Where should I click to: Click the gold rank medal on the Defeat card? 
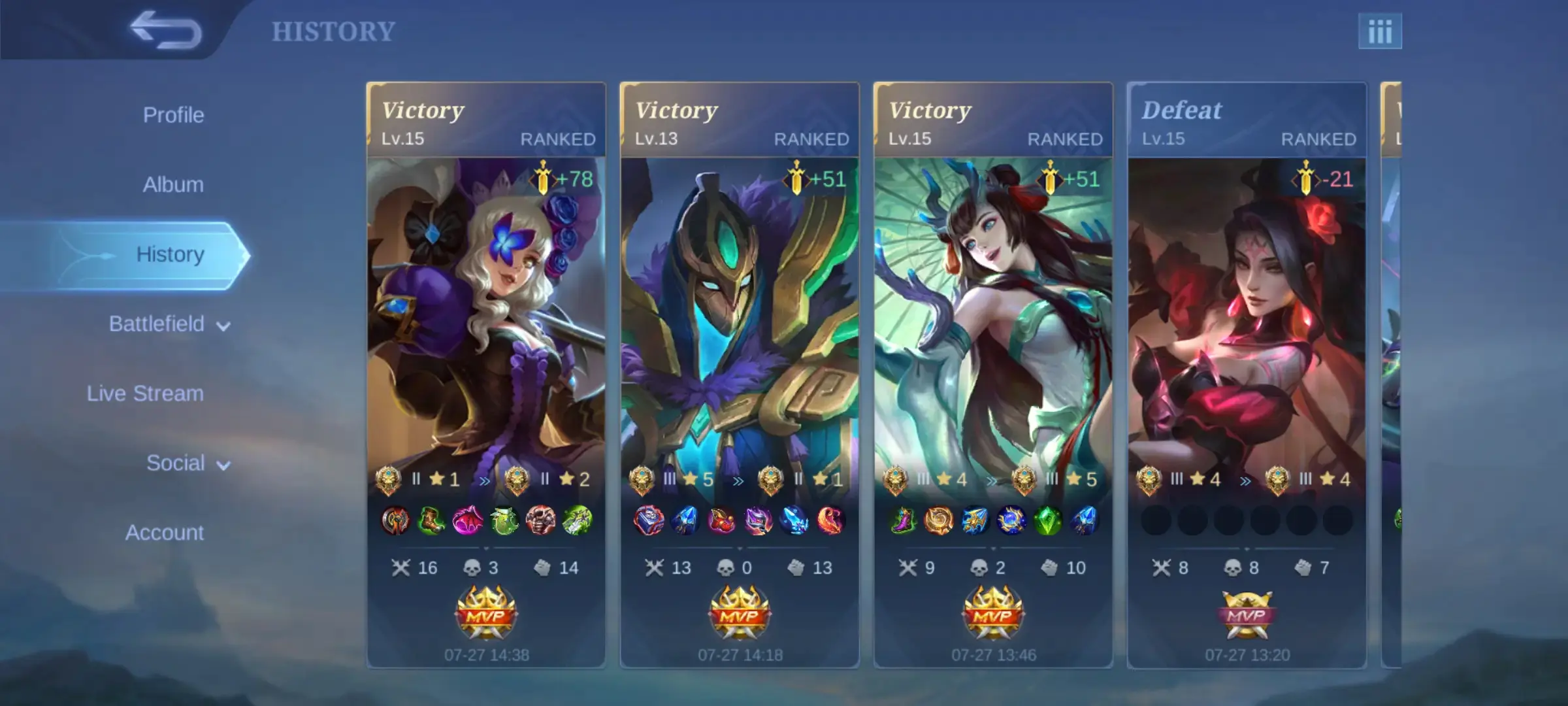pos(1149,479)
